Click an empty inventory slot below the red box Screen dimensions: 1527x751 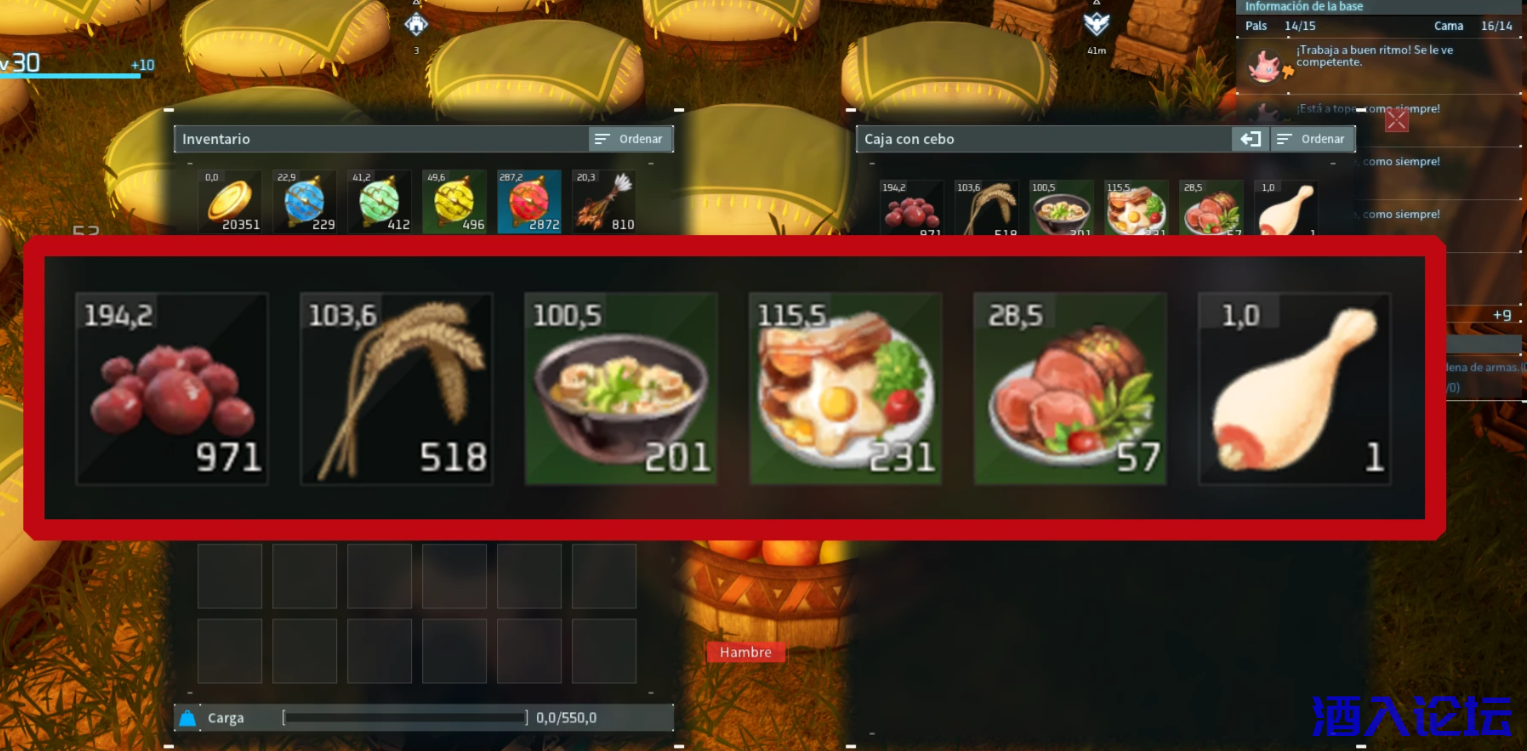229,575
